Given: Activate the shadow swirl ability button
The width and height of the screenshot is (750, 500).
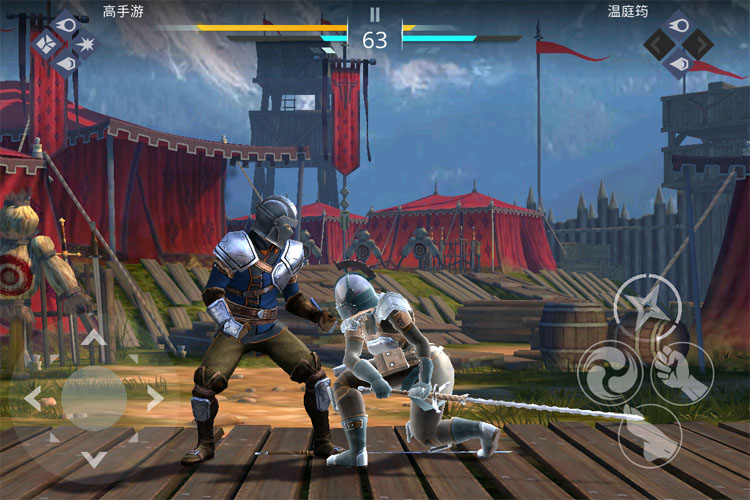Looking at the screenshot, I should [x=611, y=374].
